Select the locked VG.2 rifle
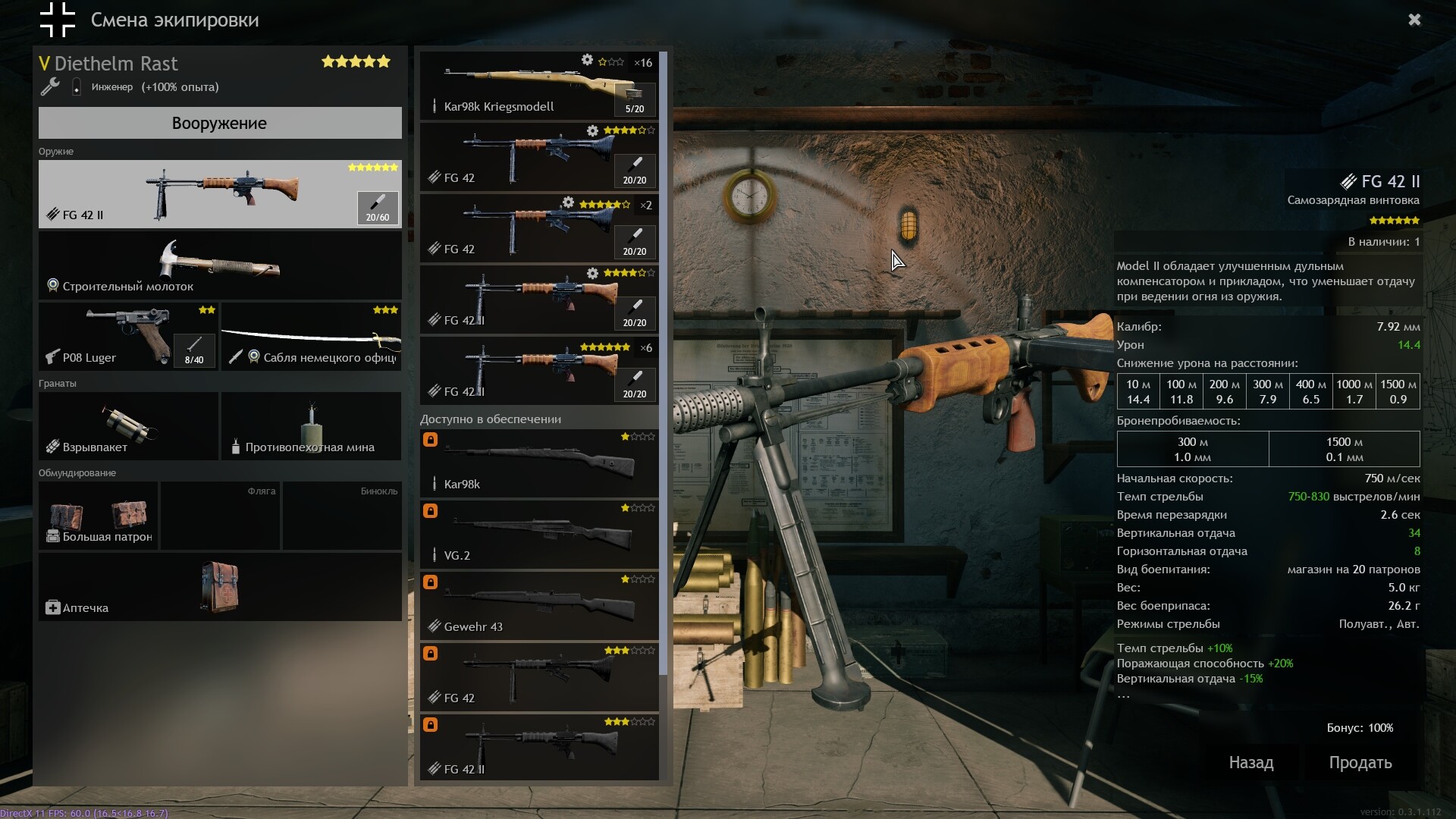The height and width of the screenshot is (819, 1456). [538, 535]
